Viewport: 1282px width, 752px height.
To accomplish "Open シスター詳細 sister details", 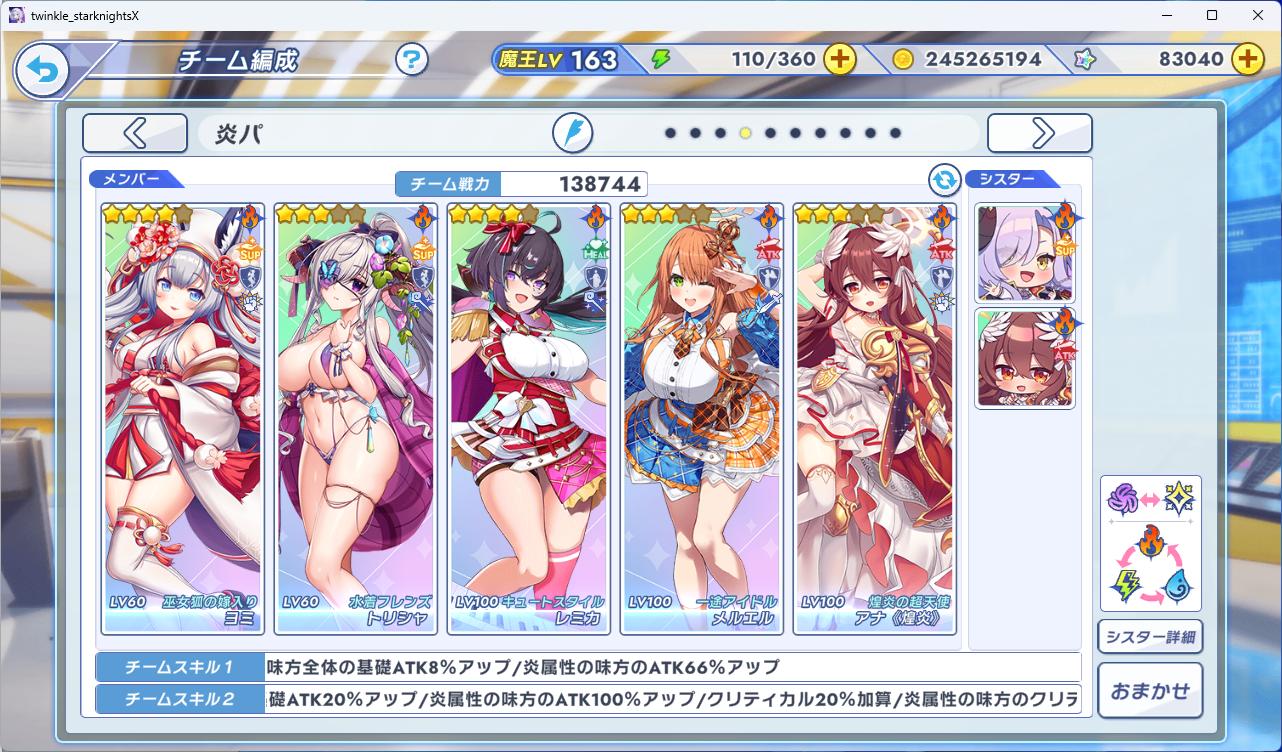I will (1150, 637).
